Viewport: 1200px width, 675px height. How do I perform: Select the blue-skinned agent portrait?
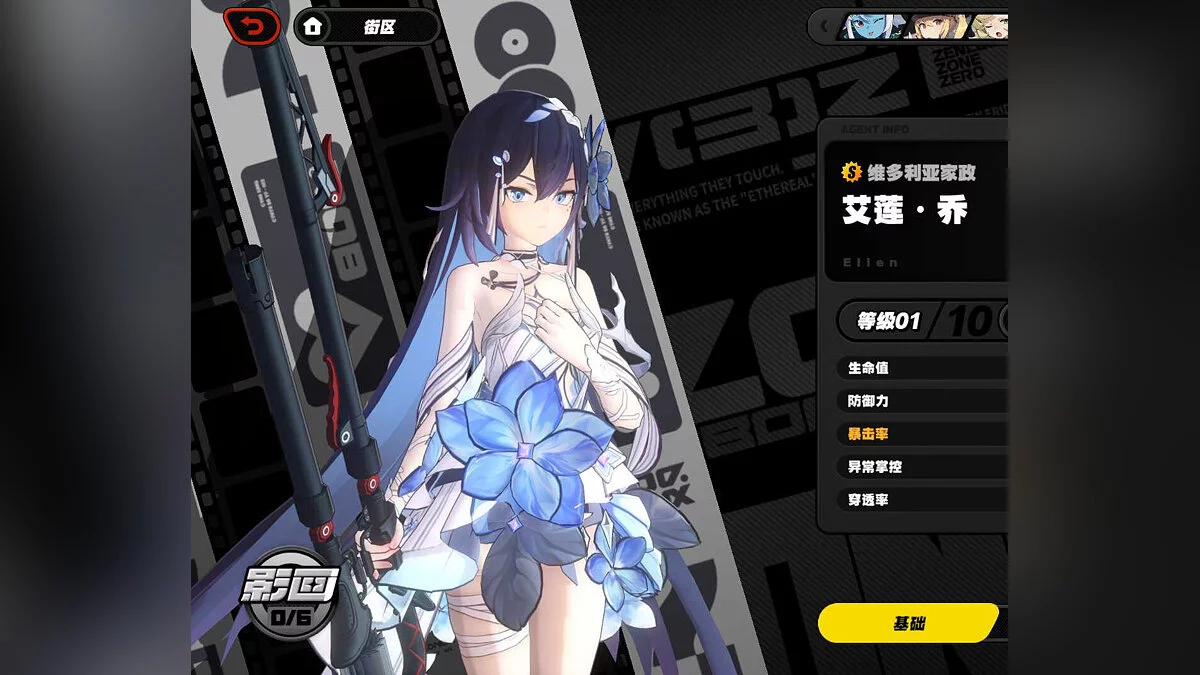coord(869,26)
